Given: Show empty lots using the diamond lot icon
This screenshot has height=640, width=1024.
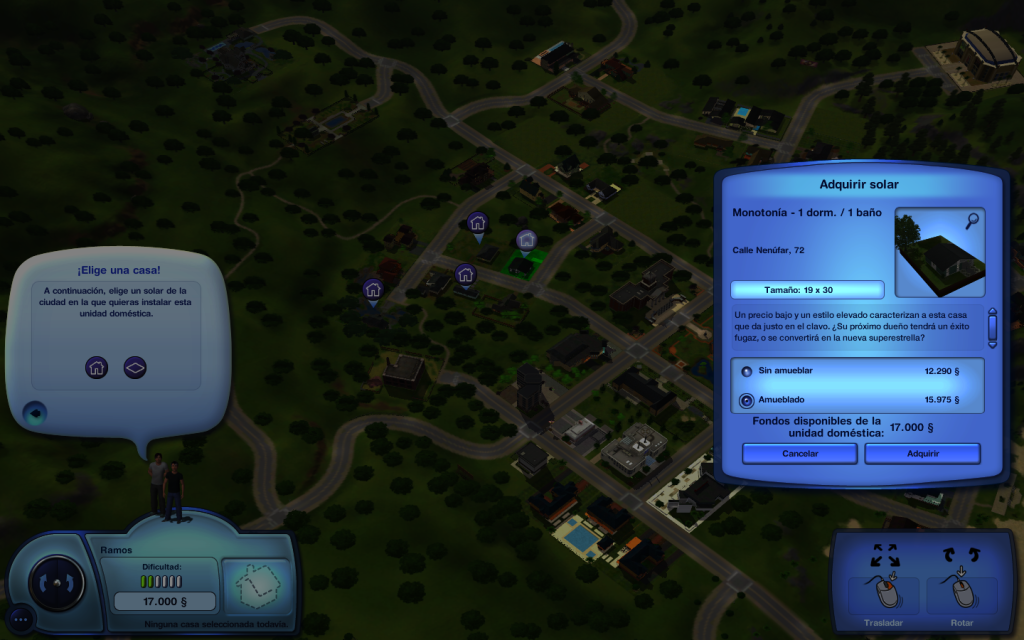Looking at the screenshot, I should [x=135, y=367].
